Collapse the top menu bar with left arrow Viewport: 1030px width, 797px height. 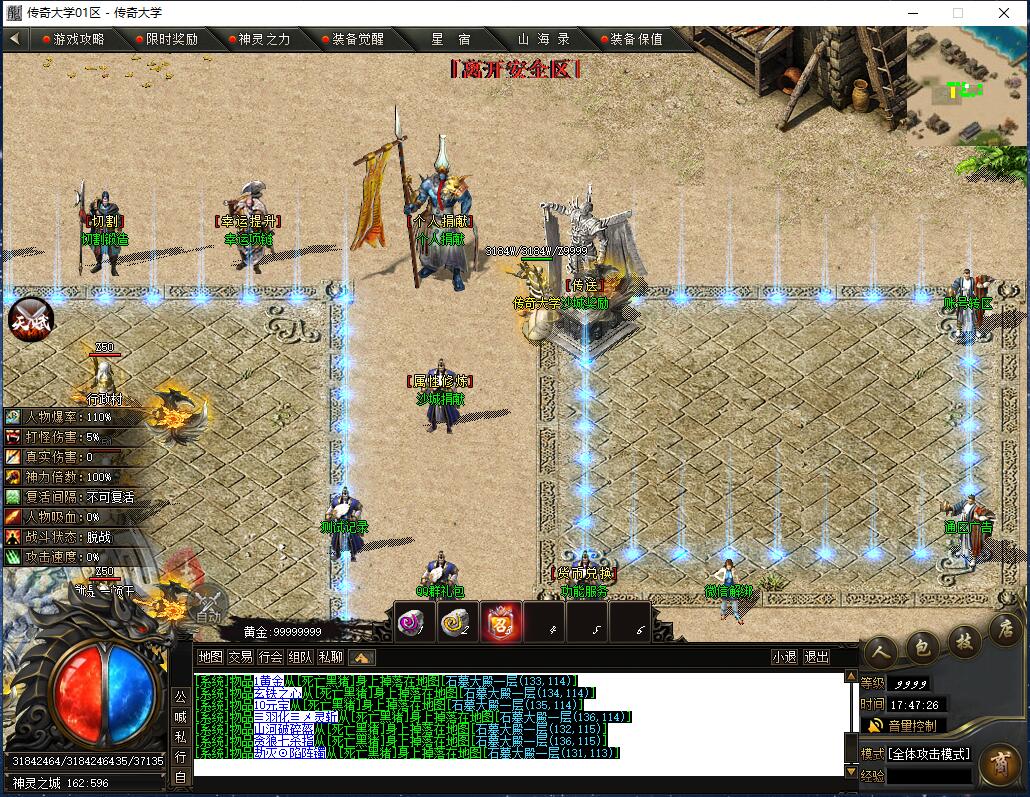[15, 39]
